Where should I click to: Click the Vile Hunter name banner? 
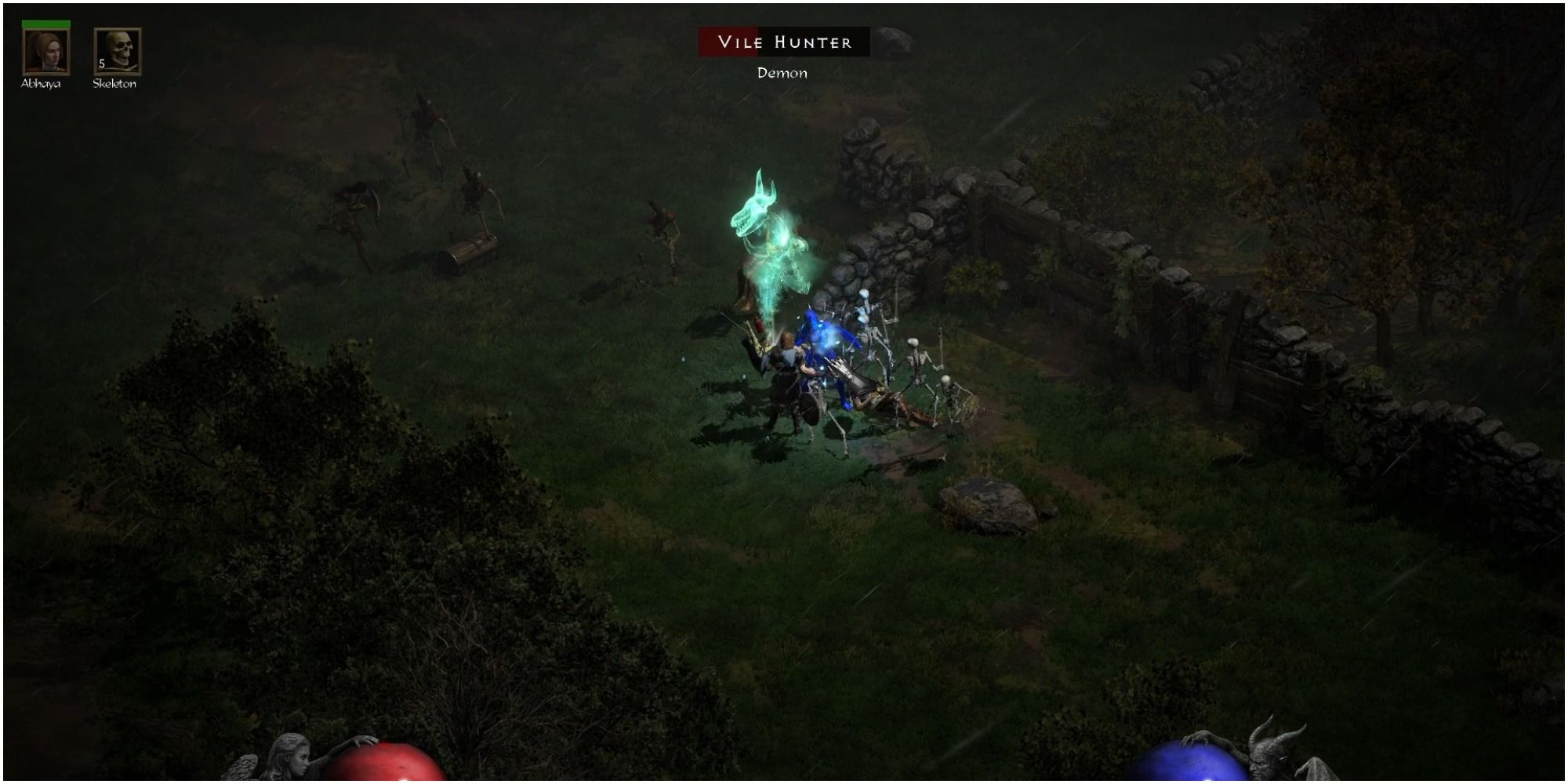point(784,43)
